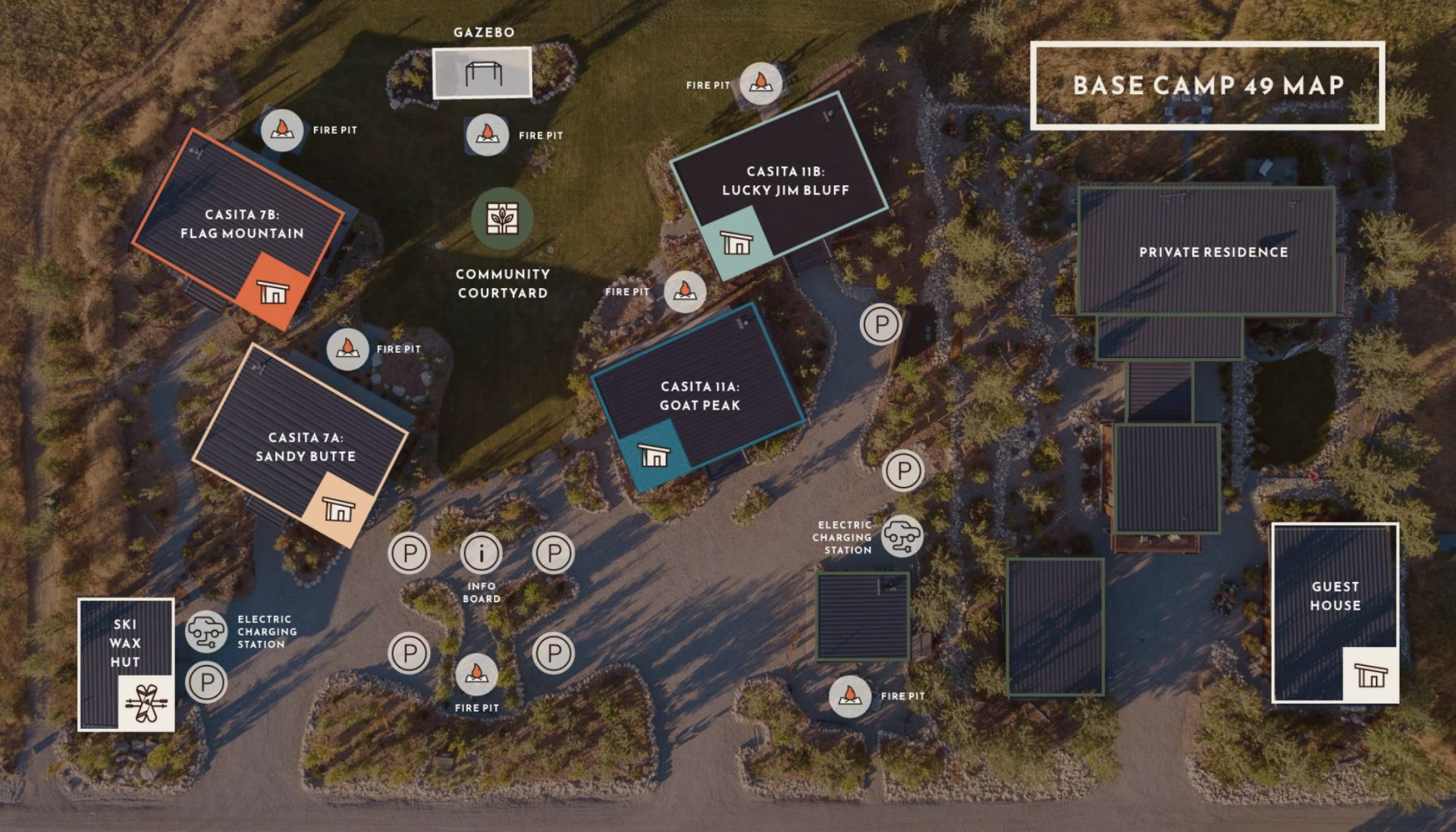Select the fire pit marker nearest the Gazebo

click(x=487, y=135)
